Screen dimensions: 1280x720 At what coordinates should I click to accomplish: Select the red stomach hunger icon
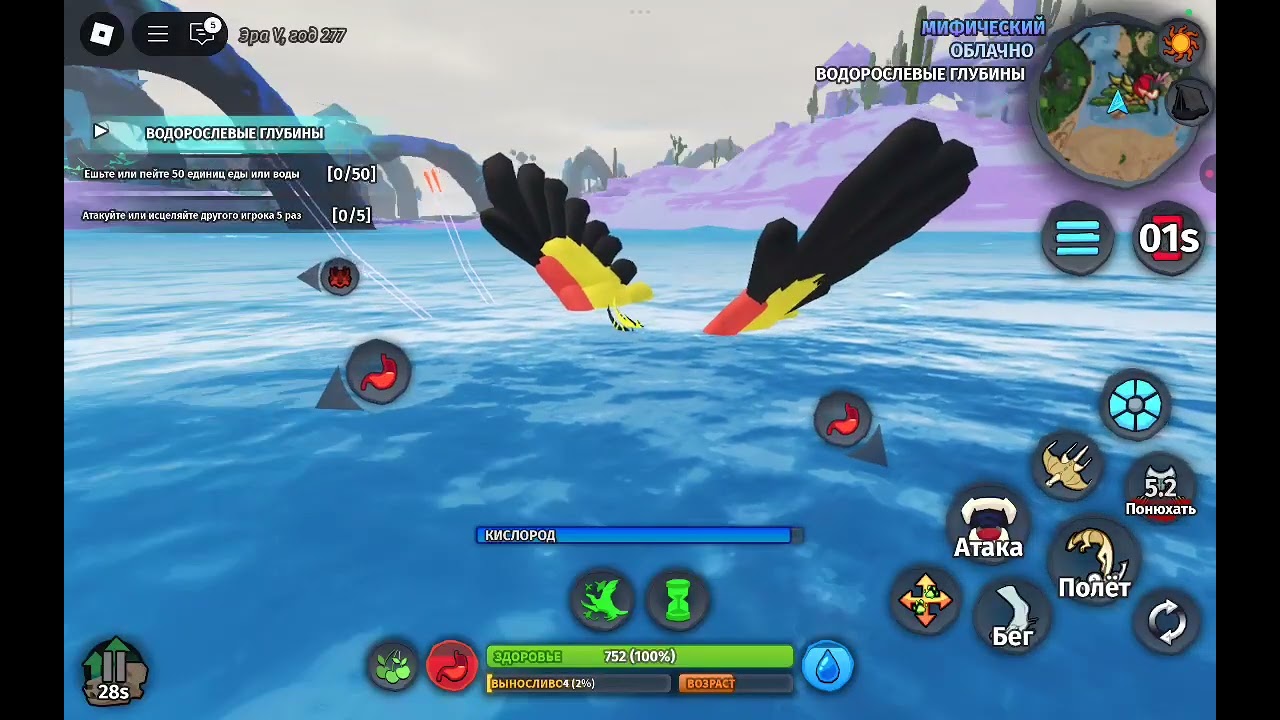coord(452,666)
